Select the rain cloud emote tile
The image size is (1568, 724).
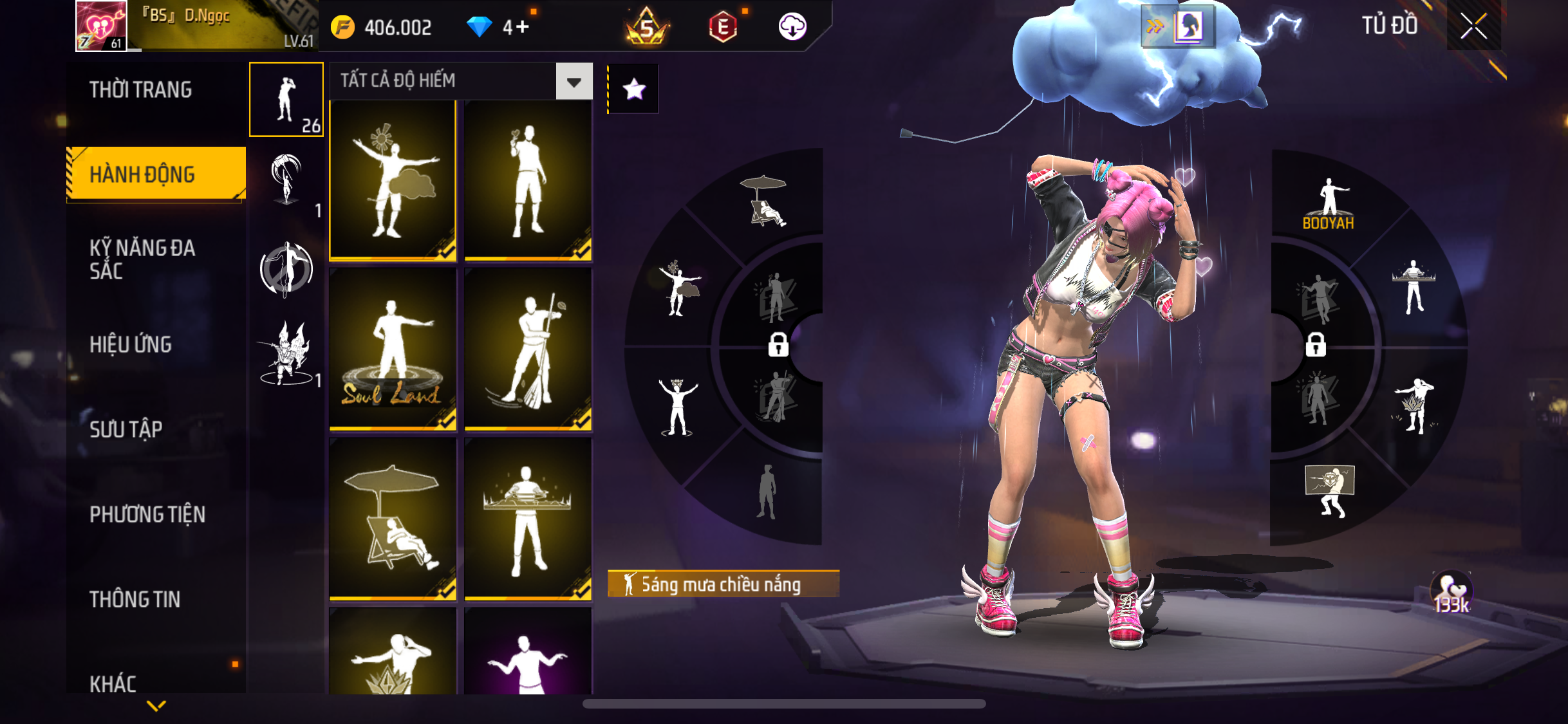393,181
